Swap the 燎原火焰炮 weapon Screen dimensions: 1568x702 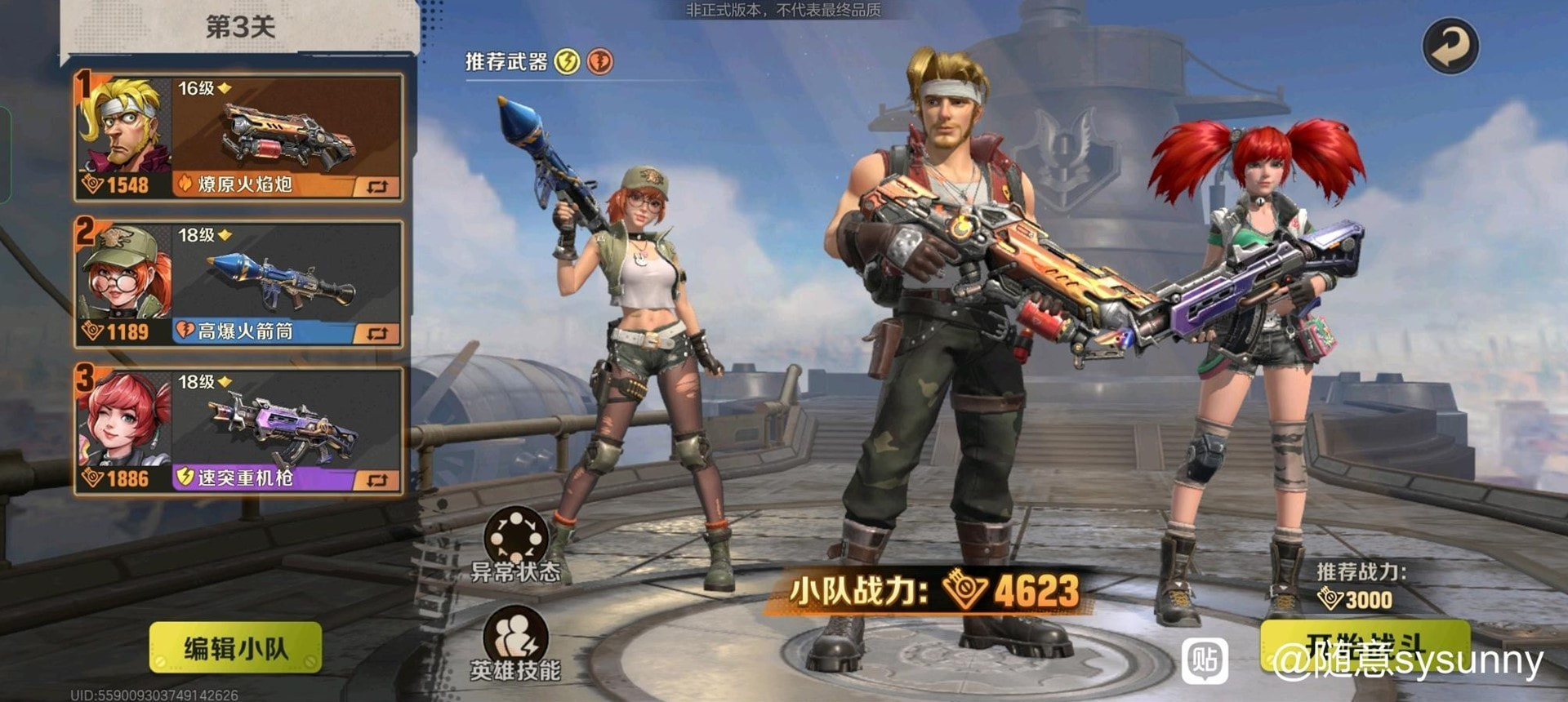coord(376,187)
